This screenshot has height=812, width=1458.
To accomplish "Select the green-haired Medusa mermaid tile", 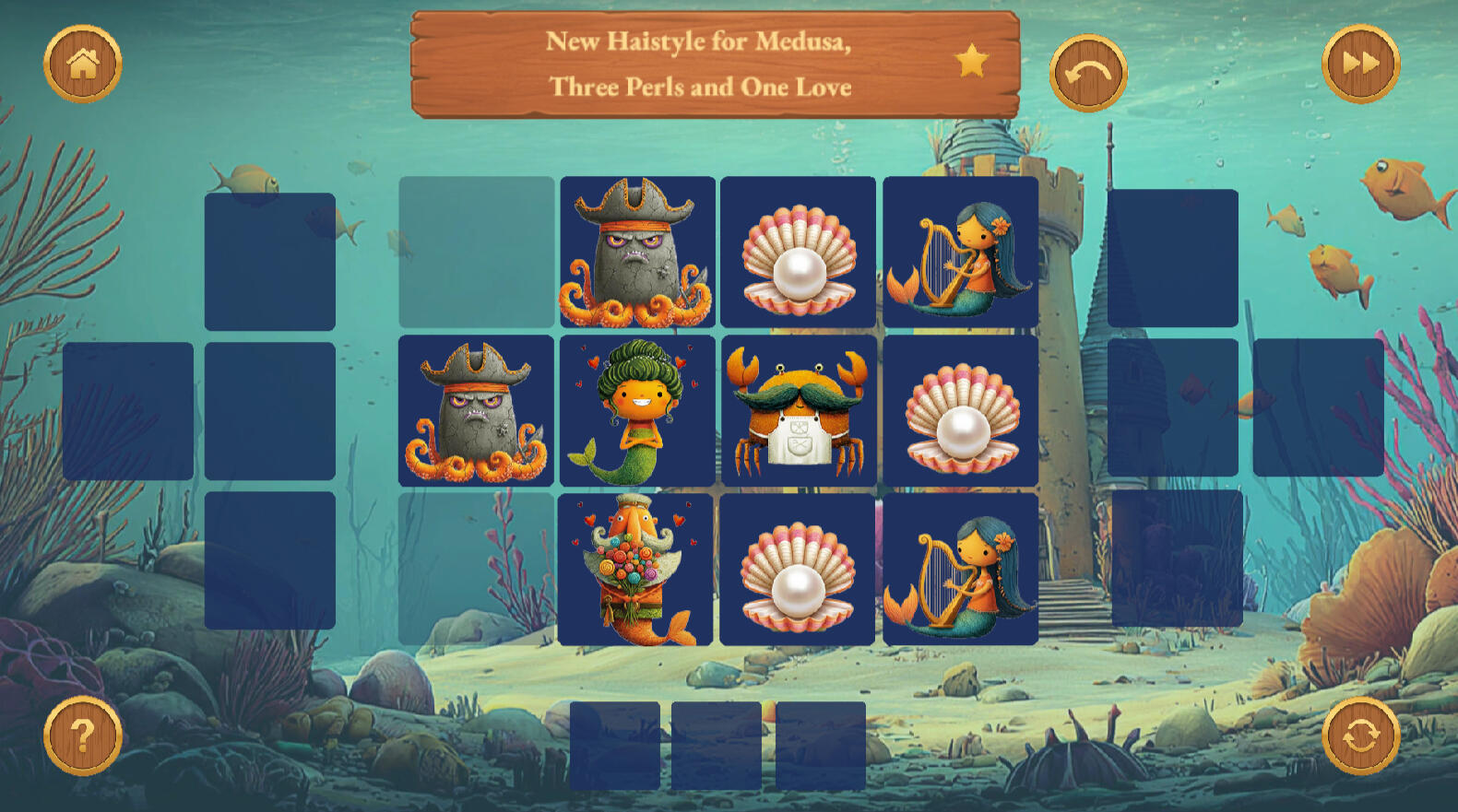I will pyautogui.click(x=637, y=411).
